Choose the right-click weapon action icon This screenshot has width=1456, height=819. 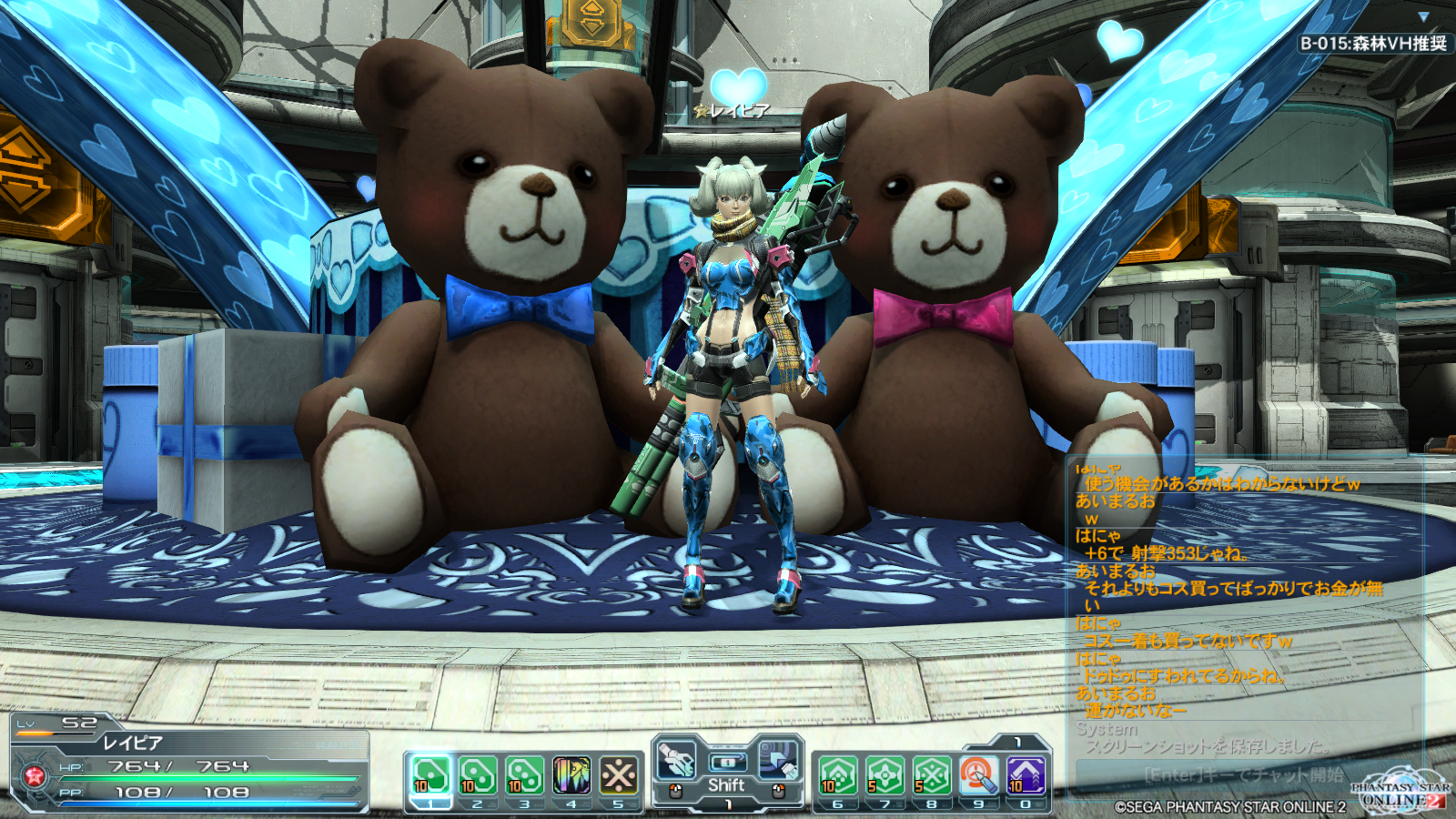(x=778, y=760)
